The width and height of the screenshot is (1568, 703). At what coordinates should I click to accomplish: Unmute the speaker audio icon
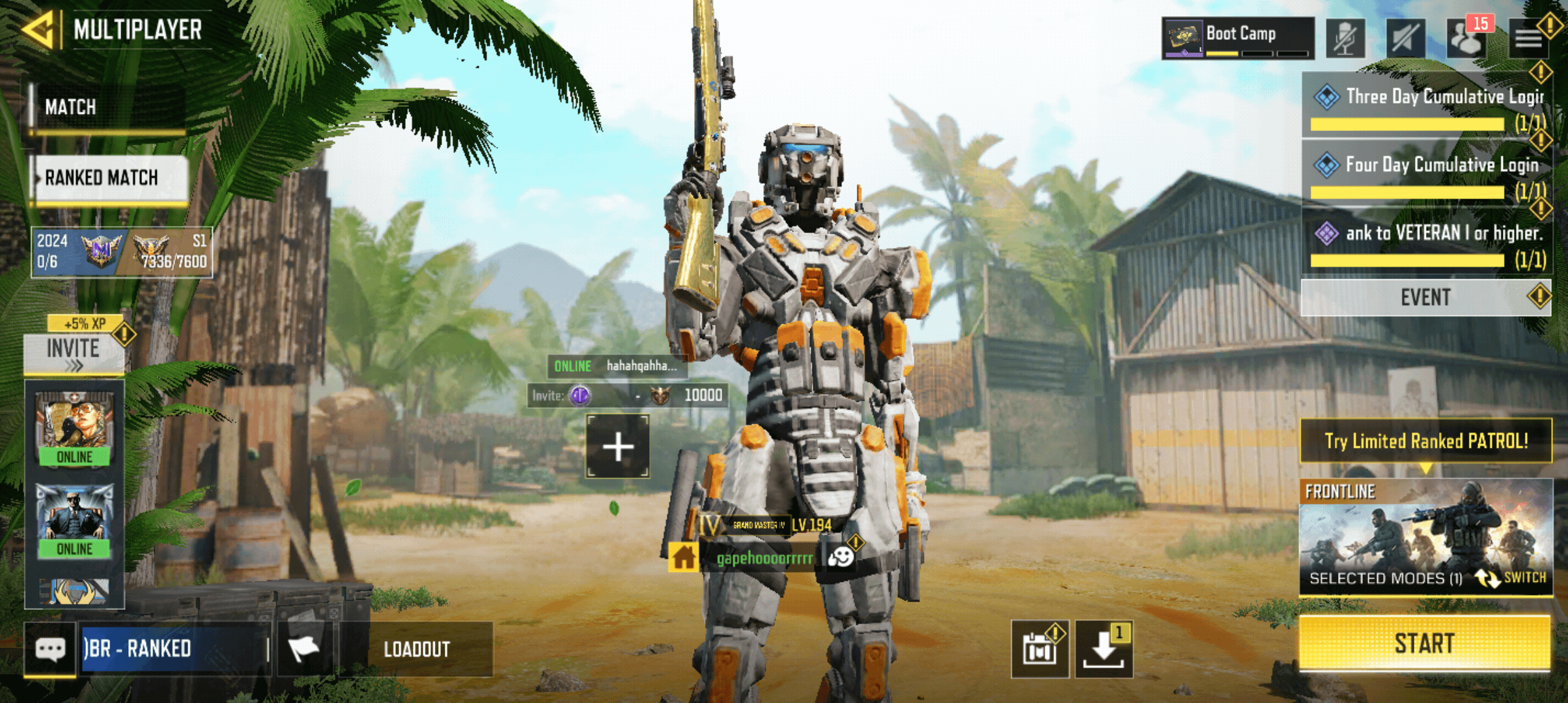tap(1405, 37)
